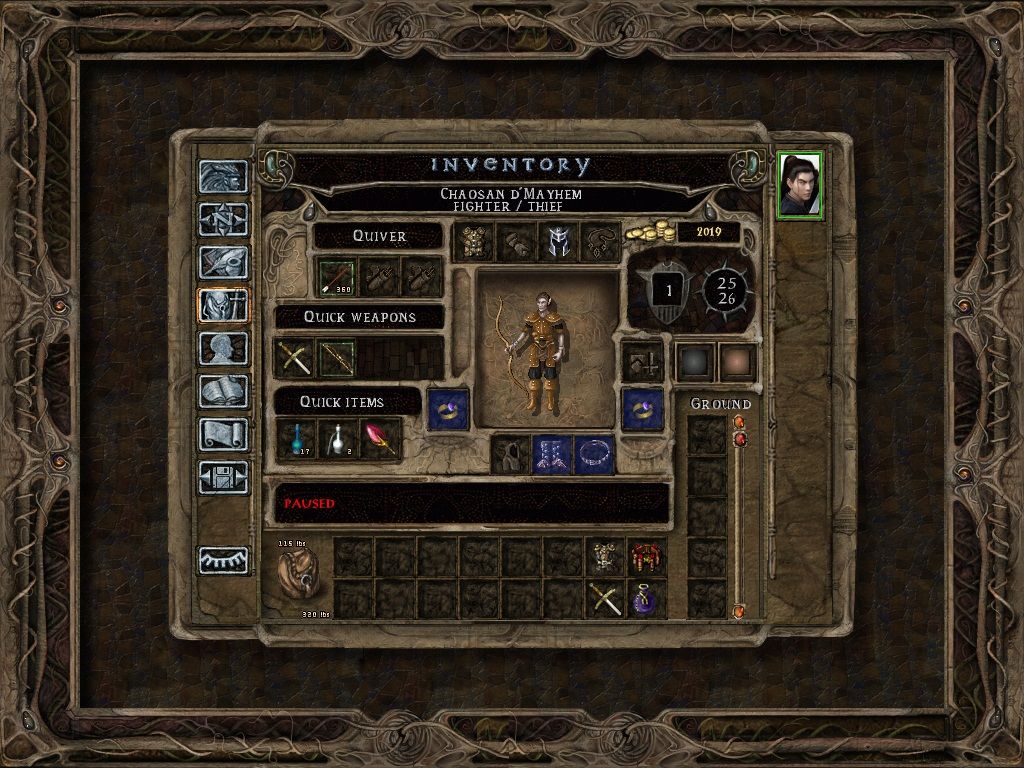Open the options menu with the floppy disk button

(x=223, y=477)
